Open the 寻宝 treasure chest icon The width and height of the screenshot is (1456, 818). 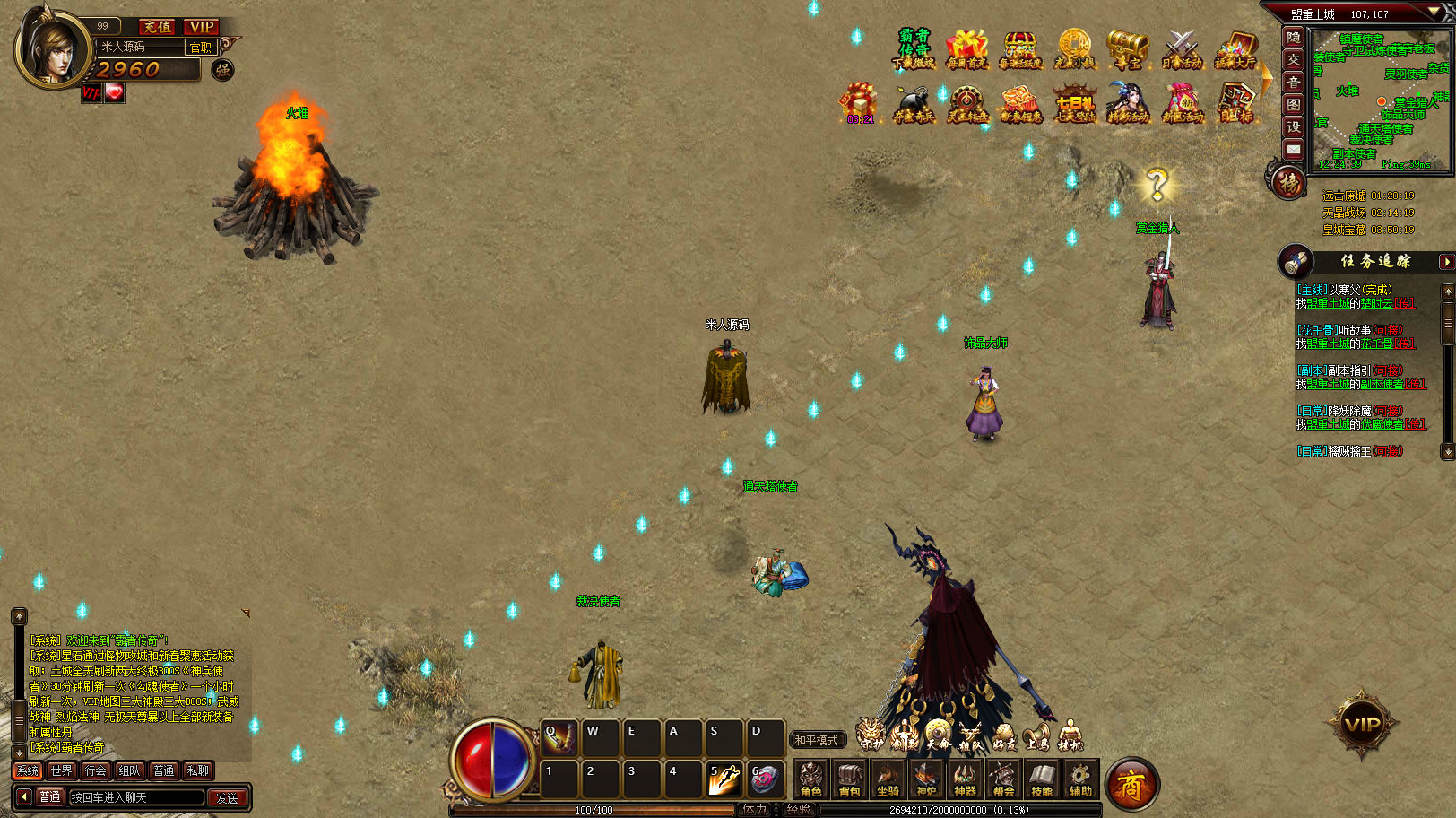tap(1127, 49)
